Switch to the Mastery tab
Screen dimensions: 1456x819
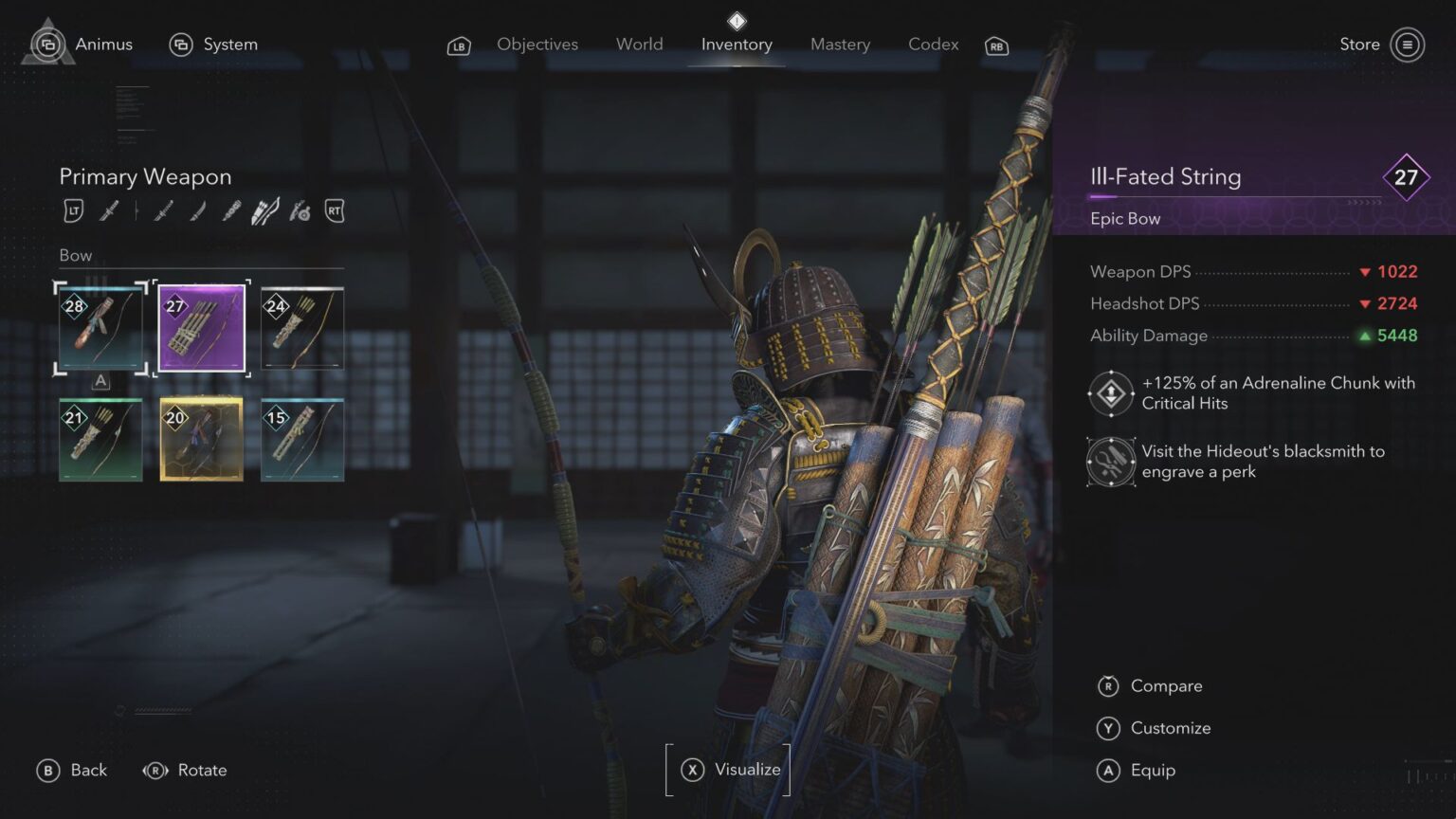coord(840,44)
